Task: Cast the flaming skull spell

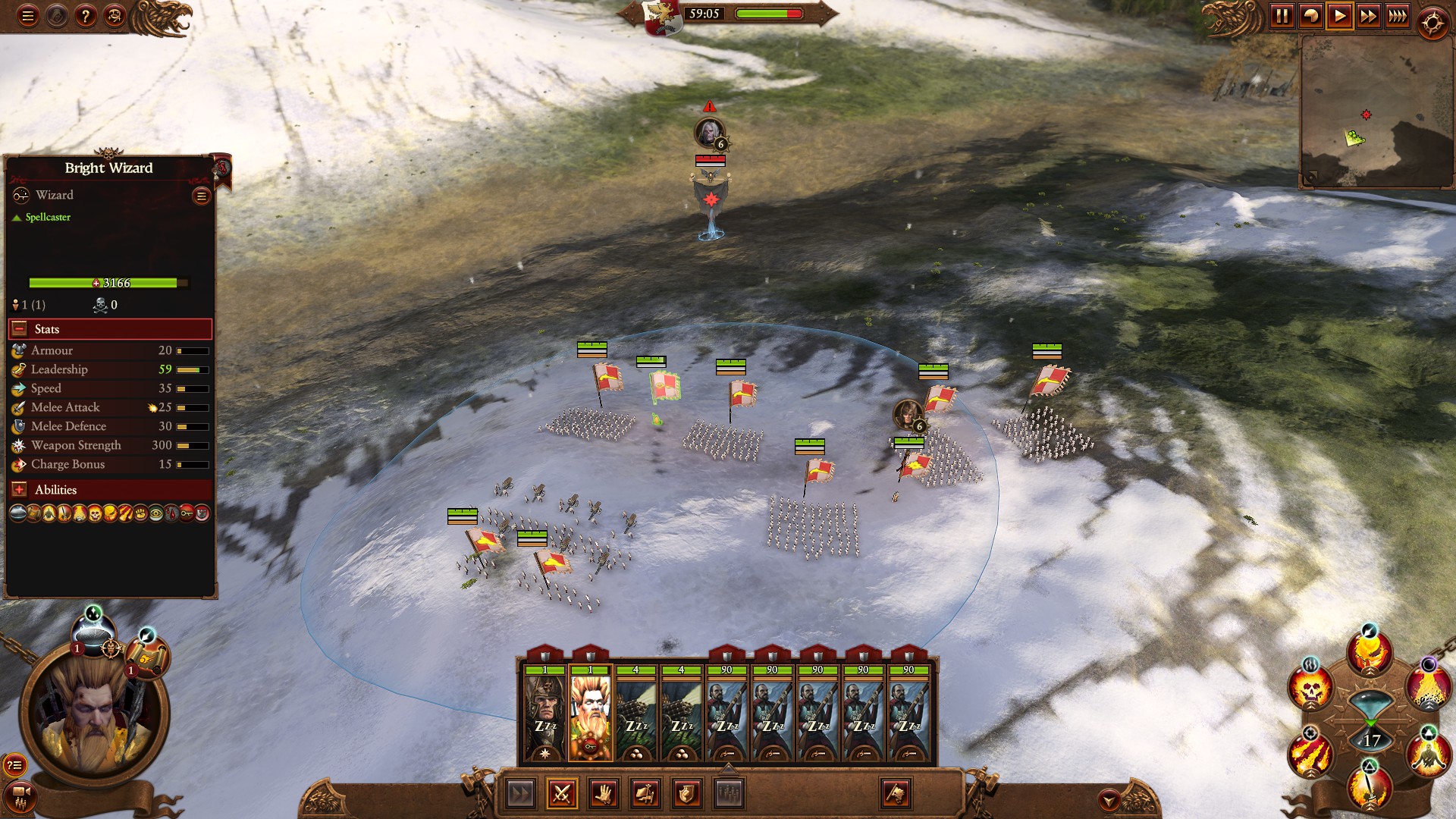Action: (1310, 689)
